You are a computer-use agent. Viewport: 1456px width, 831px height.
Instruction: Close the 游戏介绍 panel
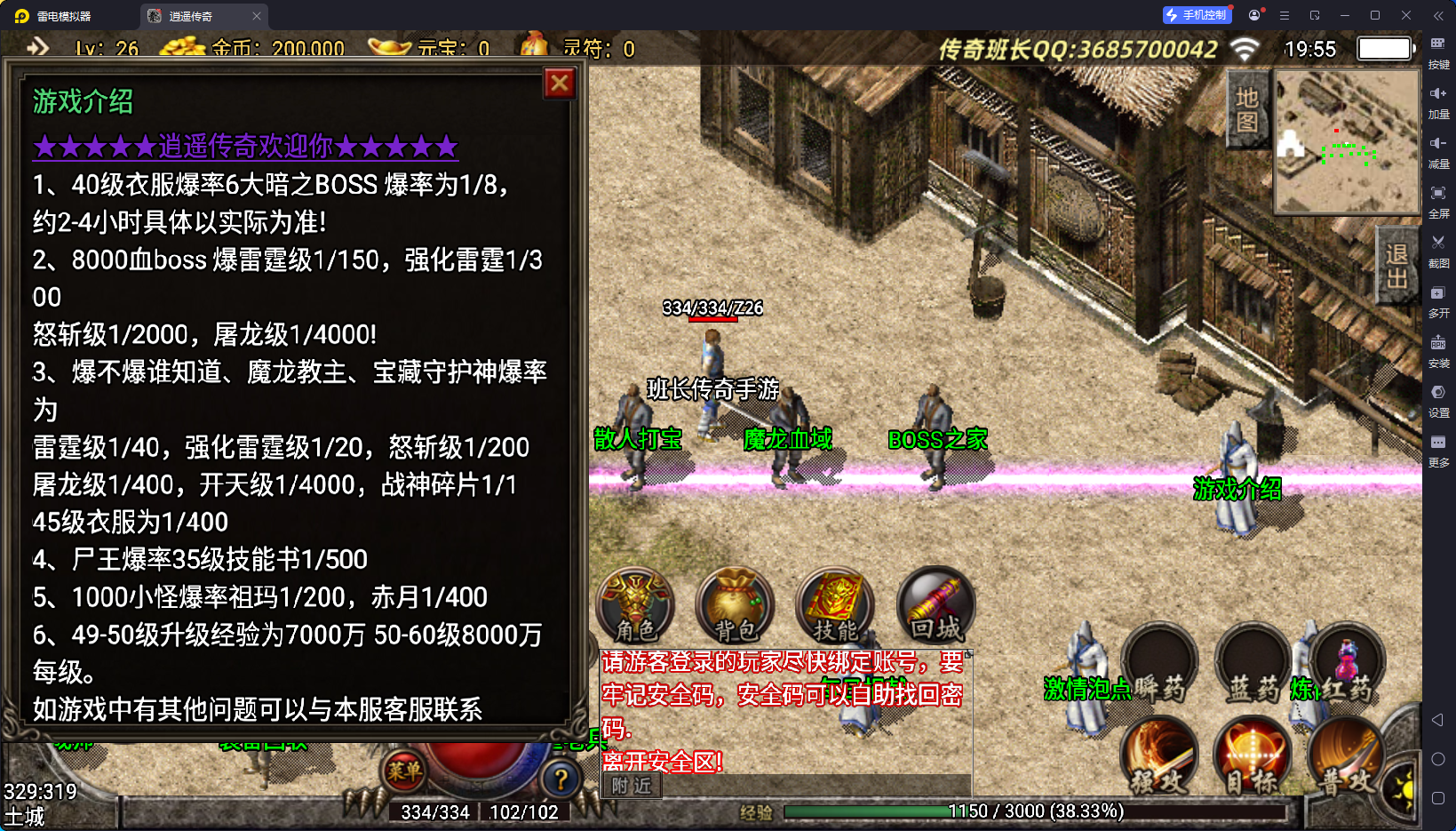click(560, 84)
